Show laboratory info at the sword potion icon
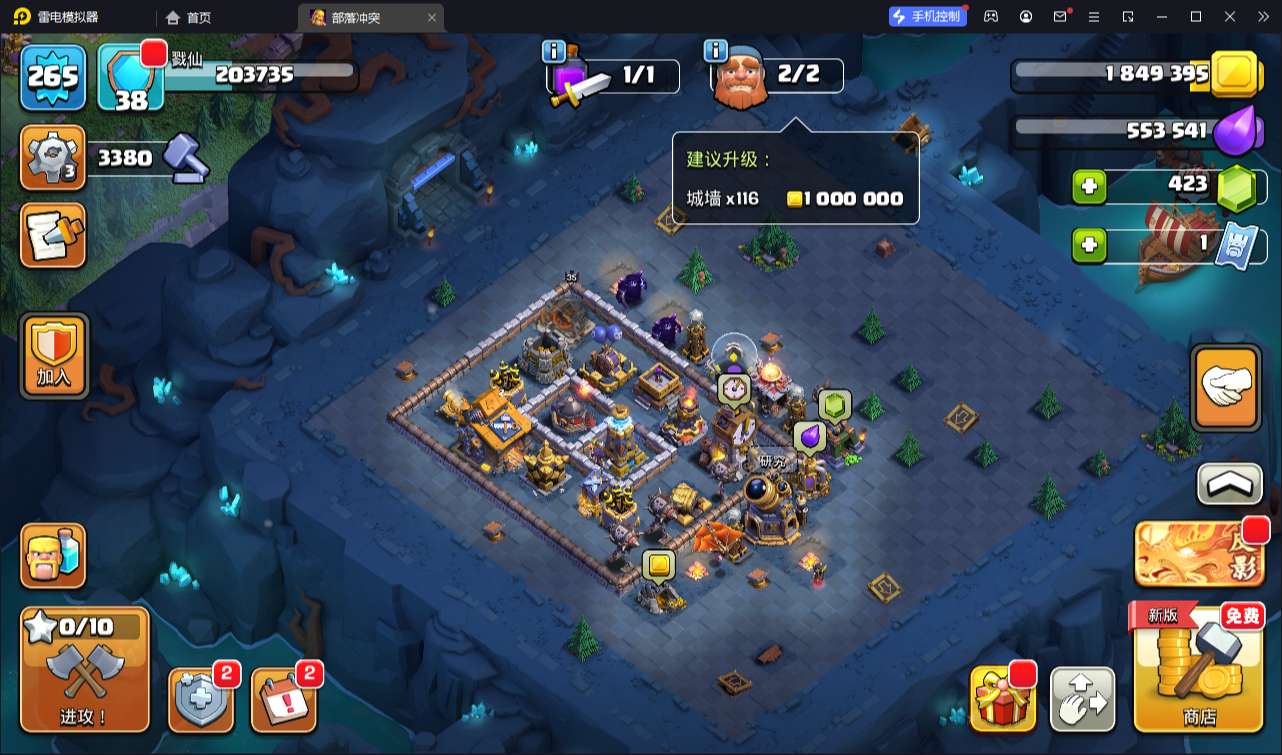Viewport: 1282px width, 755px height. coord(573,76)
